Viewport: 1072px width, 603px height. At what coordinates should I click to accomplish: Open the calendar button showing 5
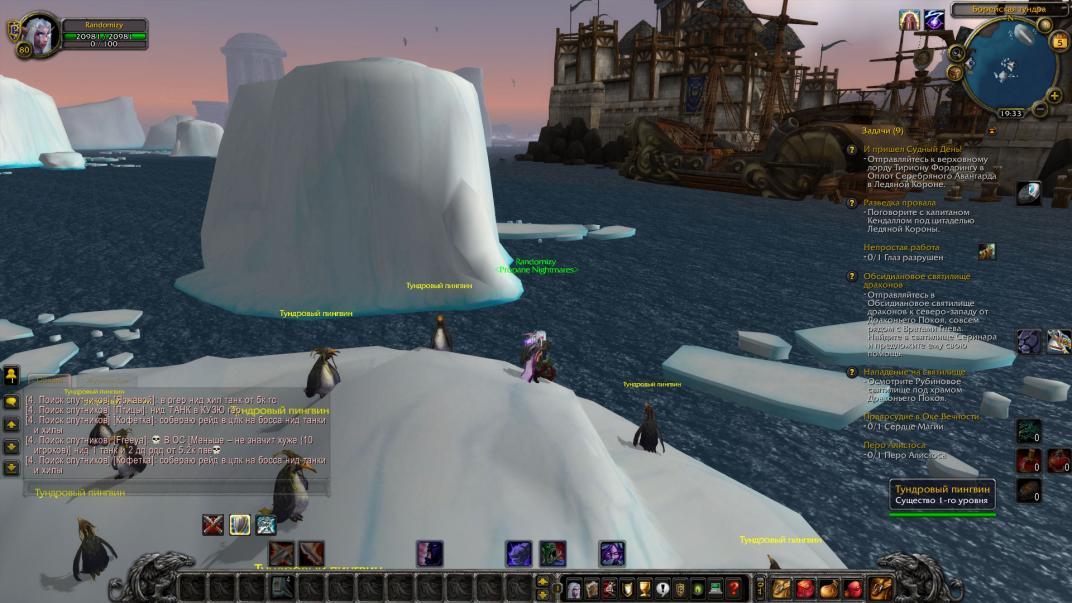[1059, 41]
